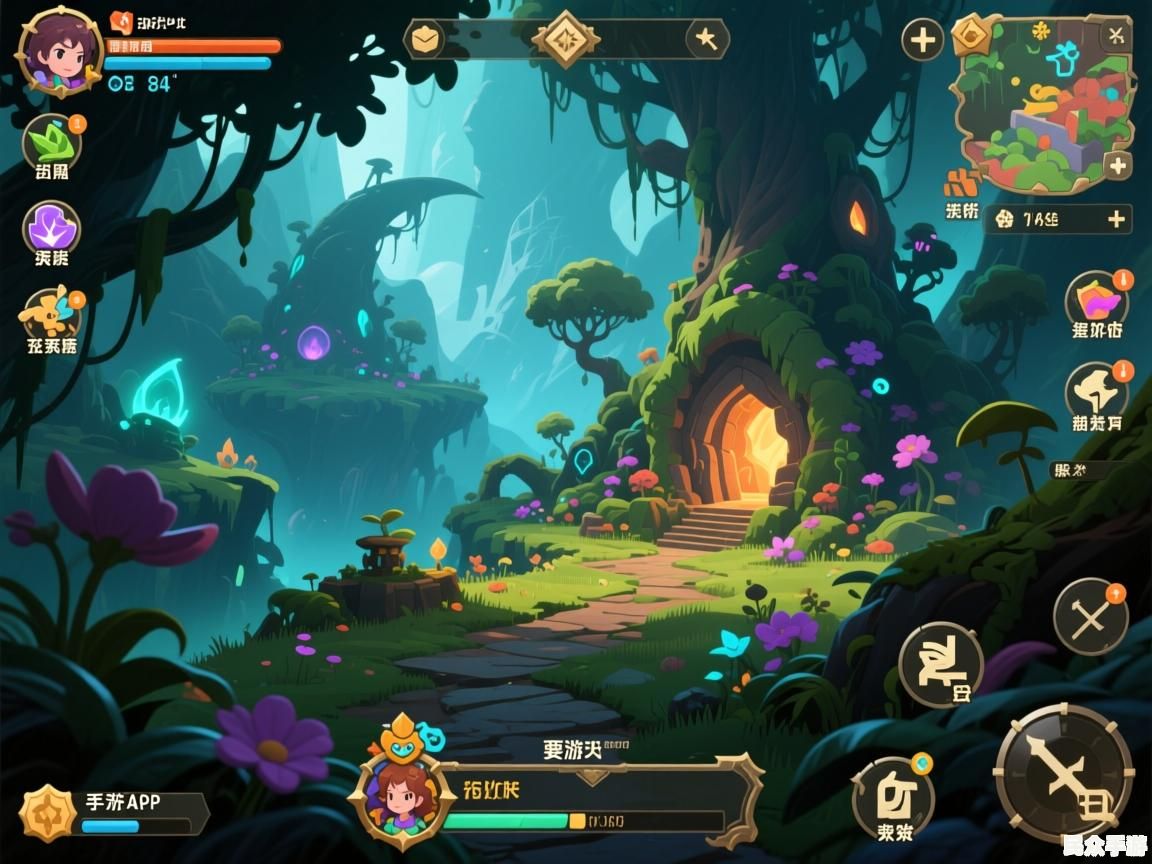This screenshot has height=864, width=1152.
Task: Select the golden diamond emblem in top bar
Action: (x=566, y=39)
